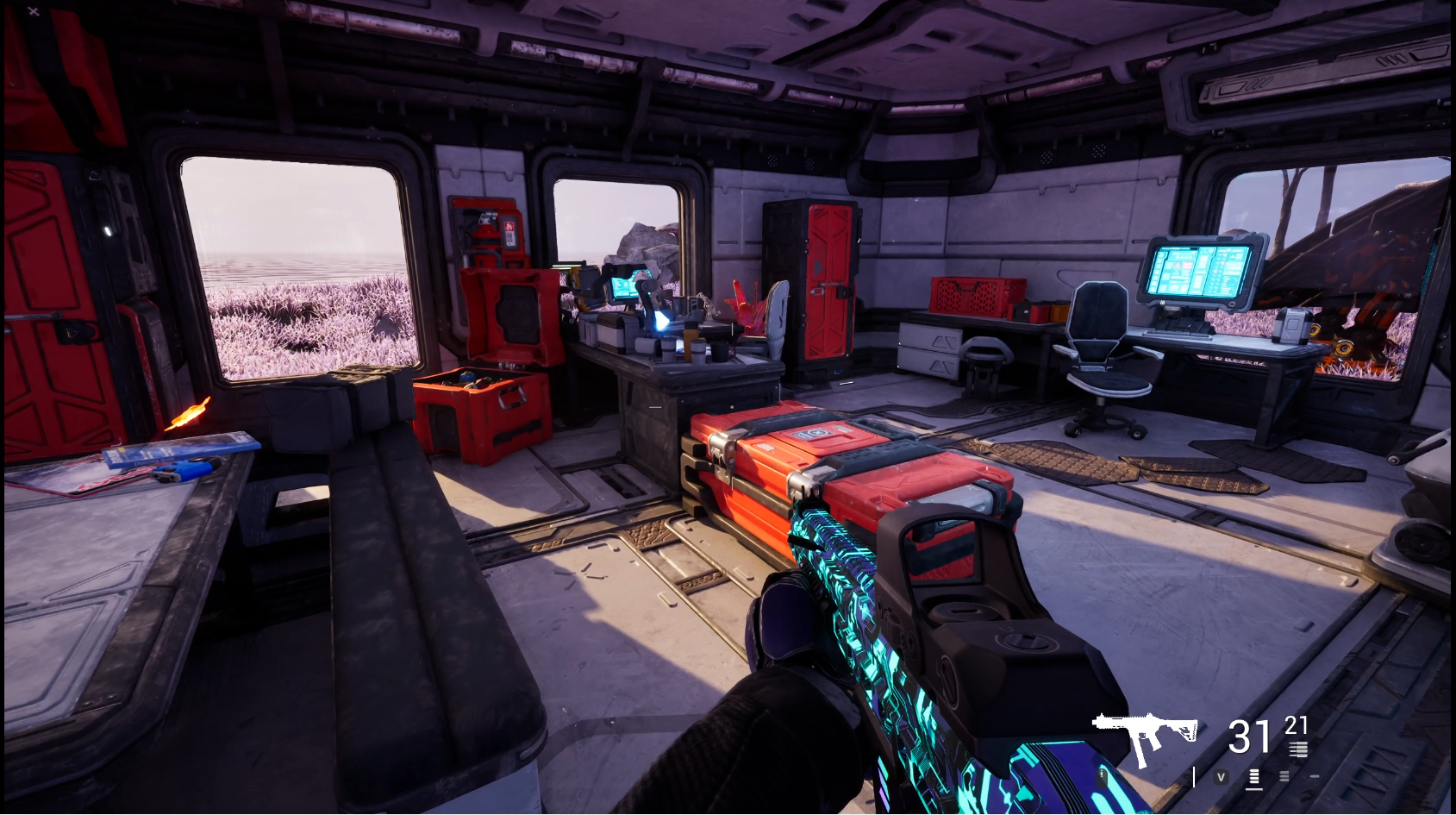
Task: Select the ammo type bars icon
Action: click(x=1298, y=749)
